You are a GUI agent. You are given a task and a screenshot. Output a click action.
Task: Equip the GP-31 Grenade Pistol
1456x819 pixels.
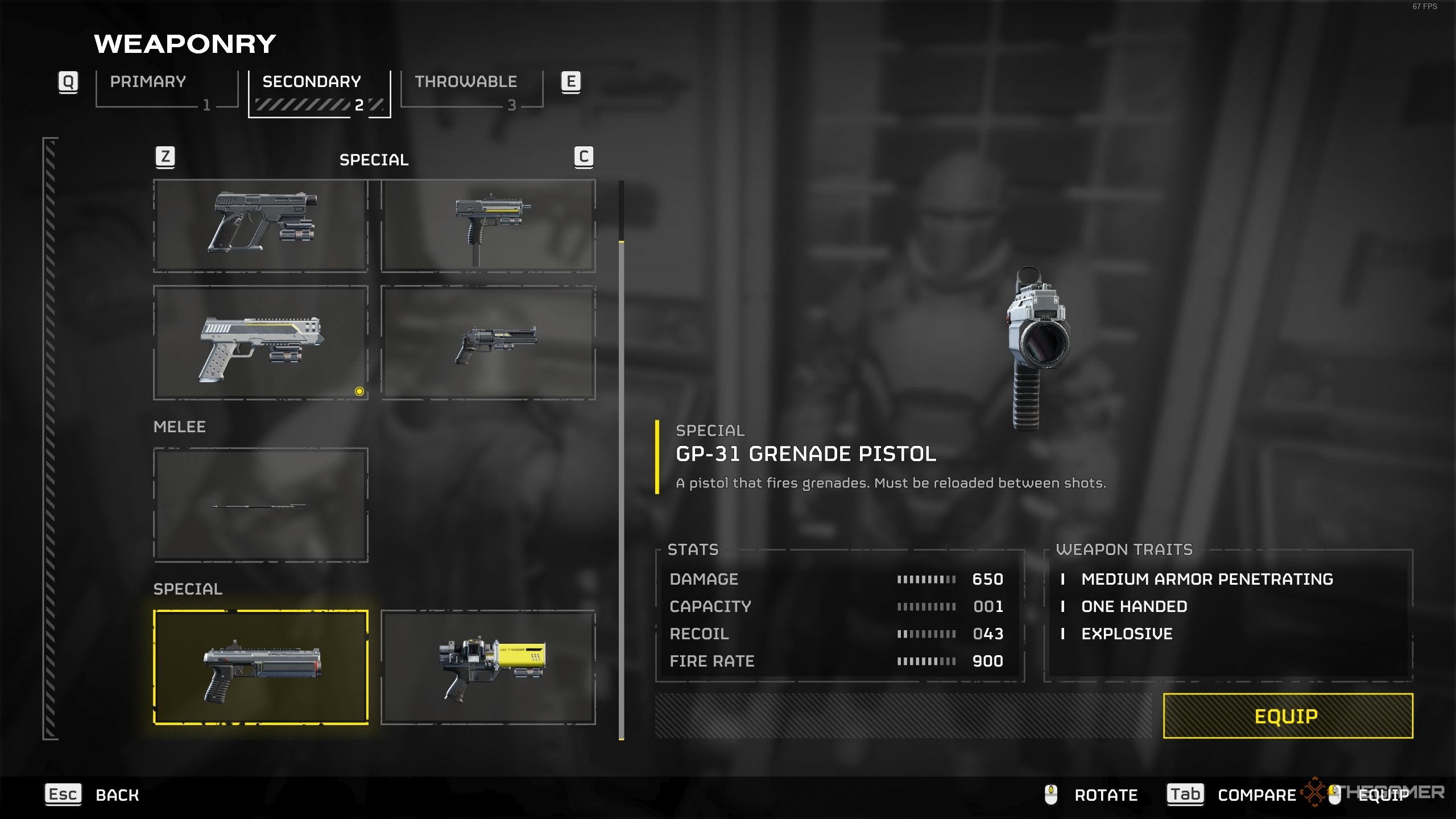click(1288, 716)
